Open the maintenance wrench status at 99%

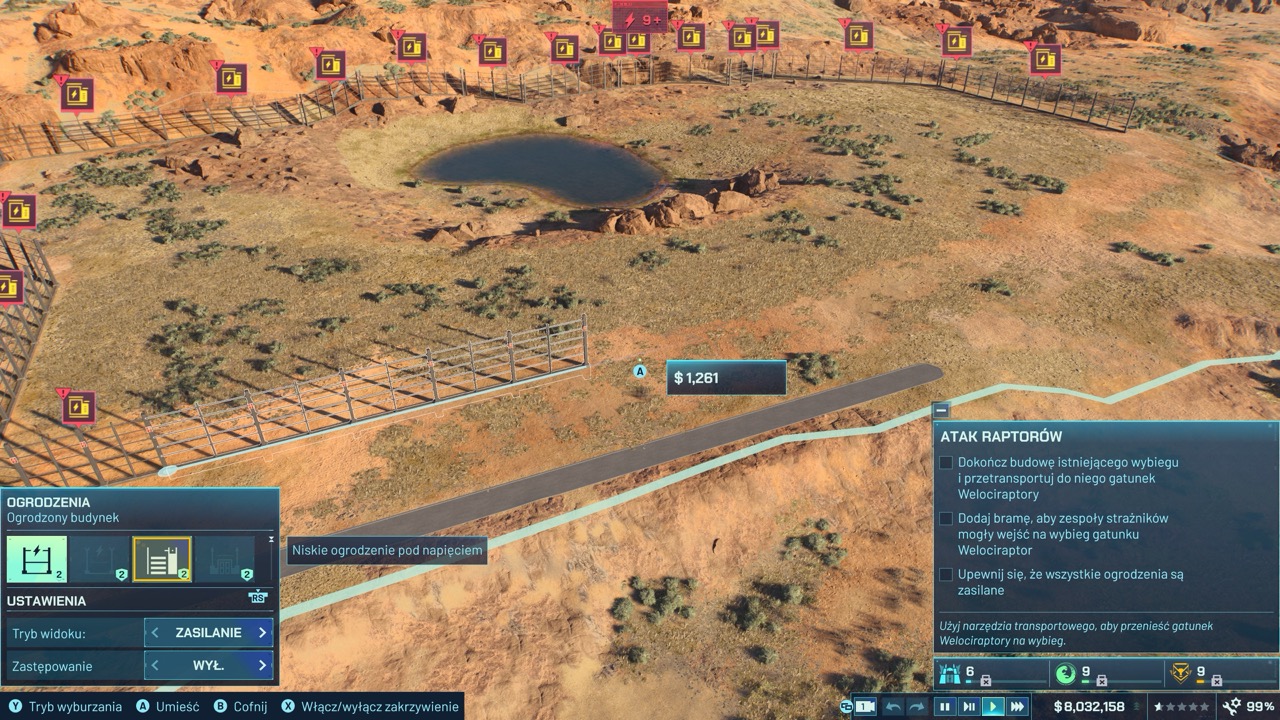point(1245,706)
